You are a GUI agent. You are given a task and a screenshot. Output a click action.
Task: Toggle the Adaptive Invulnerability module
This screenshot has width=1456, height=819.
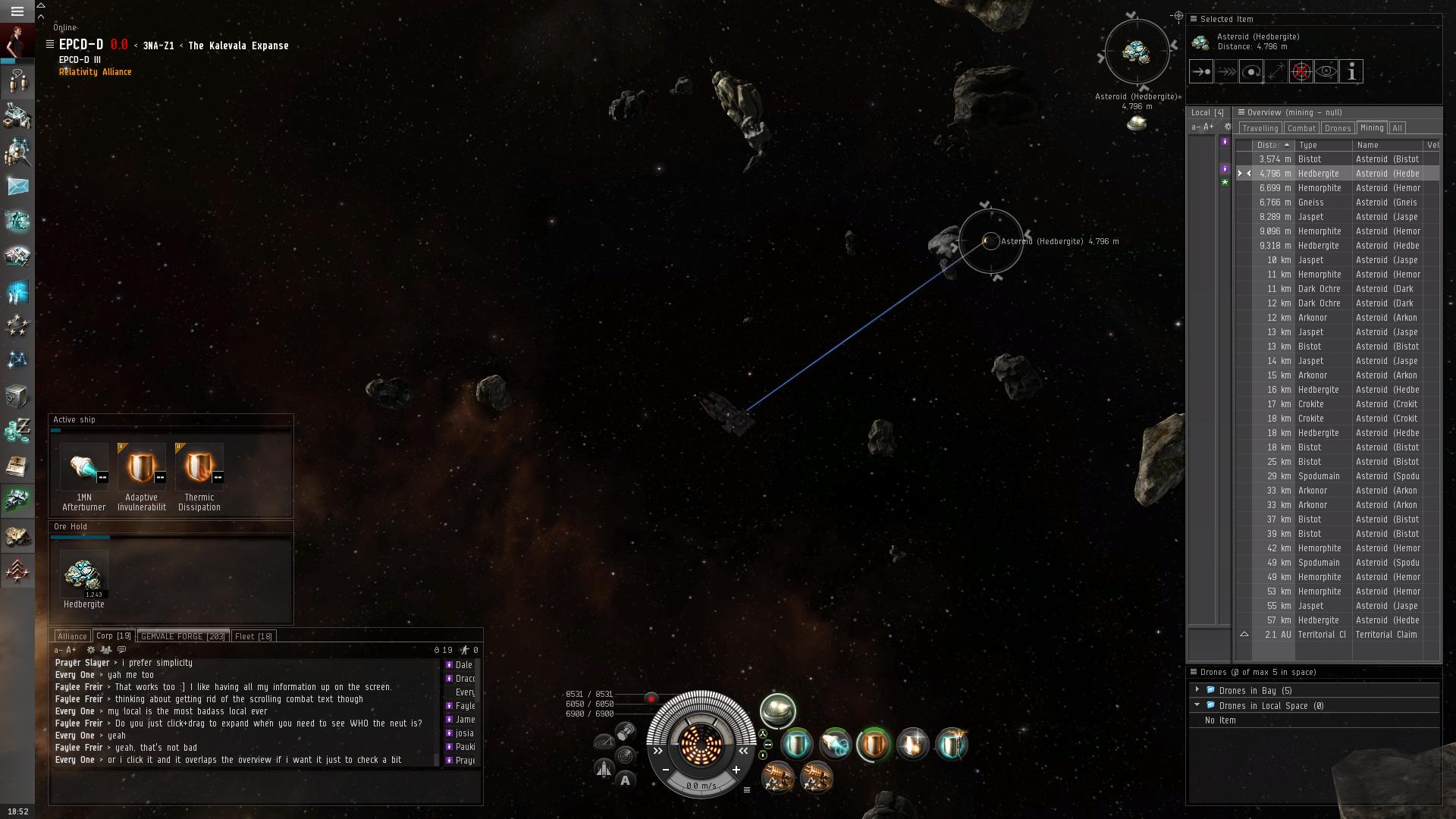click(141, 467)
